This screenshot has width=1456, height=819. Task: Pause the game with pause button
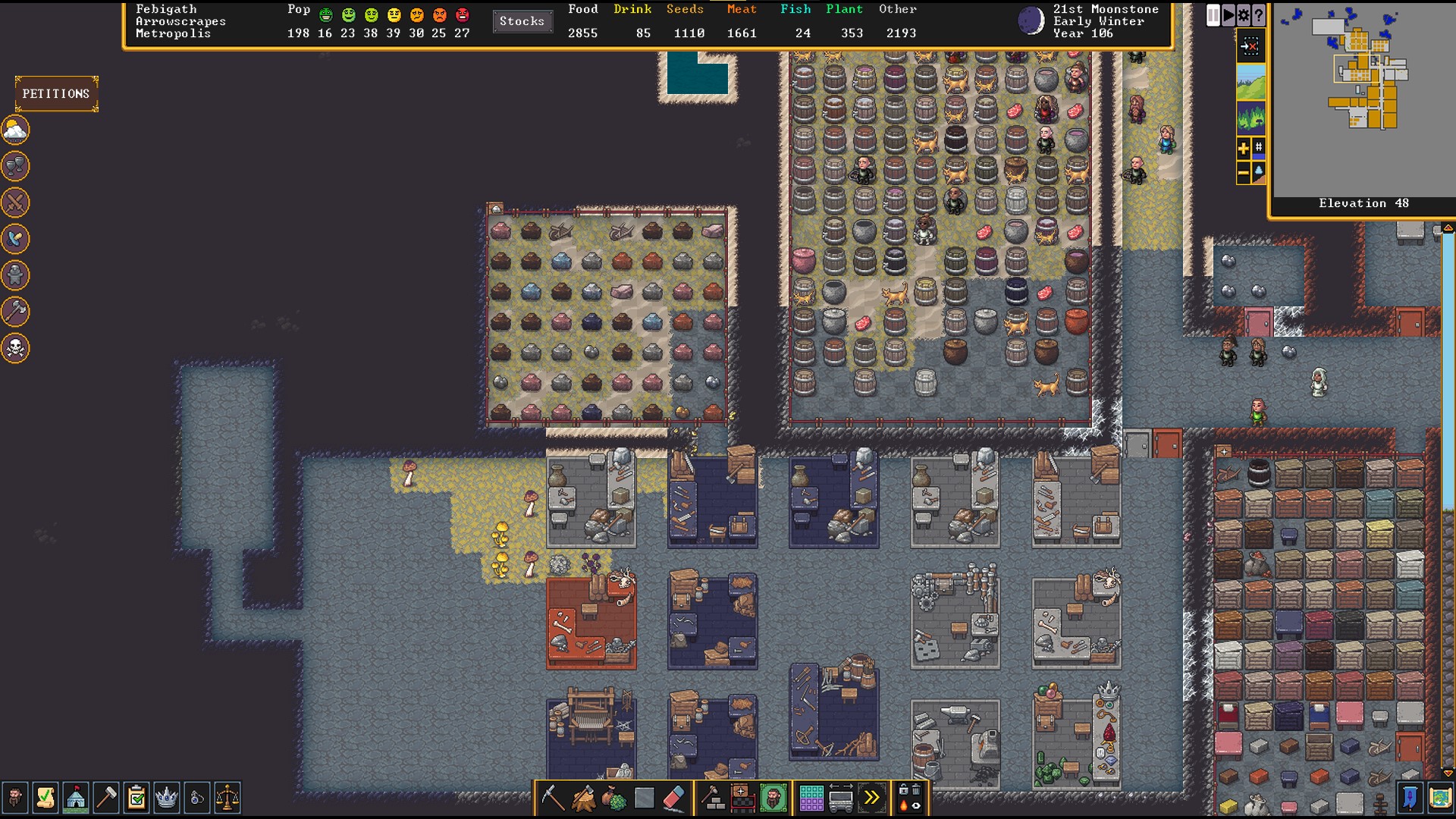[x=1213, y=14]
